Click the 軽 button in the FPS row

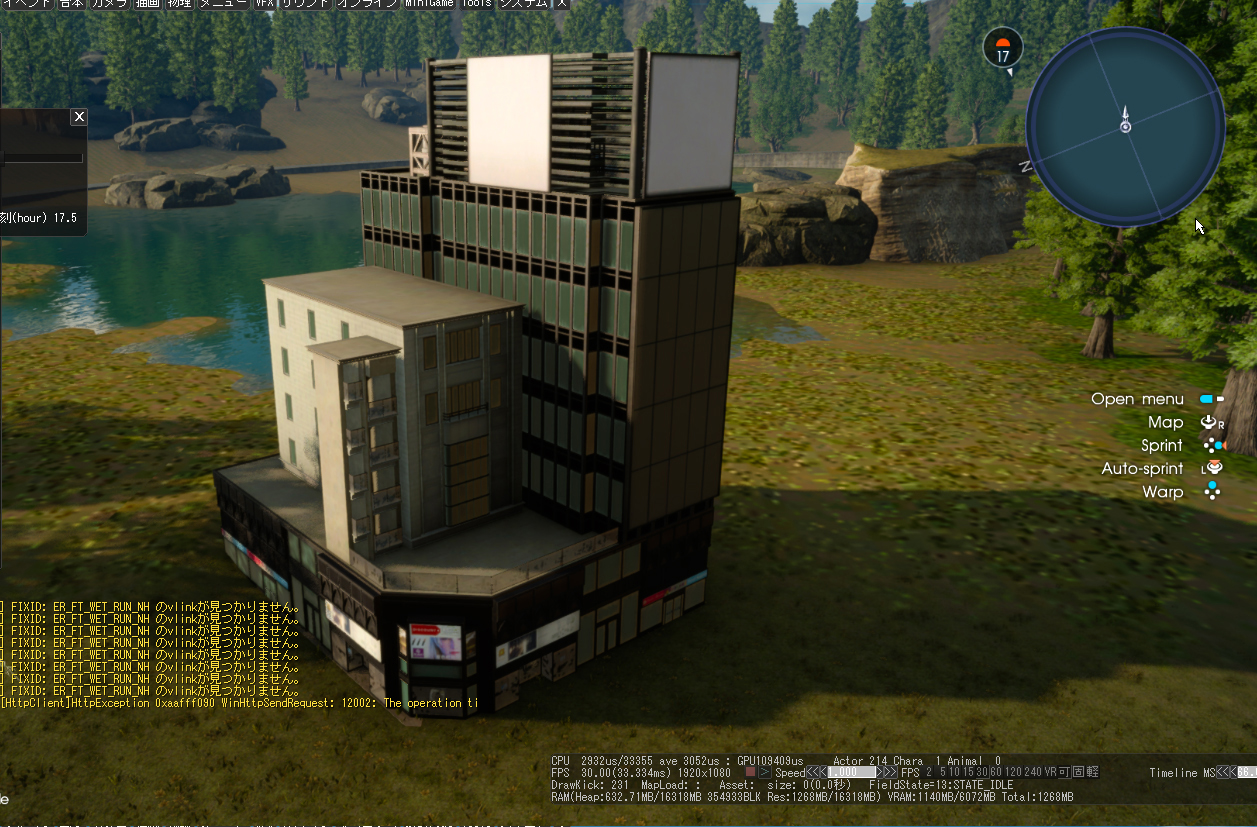(x=1093, y=773)
